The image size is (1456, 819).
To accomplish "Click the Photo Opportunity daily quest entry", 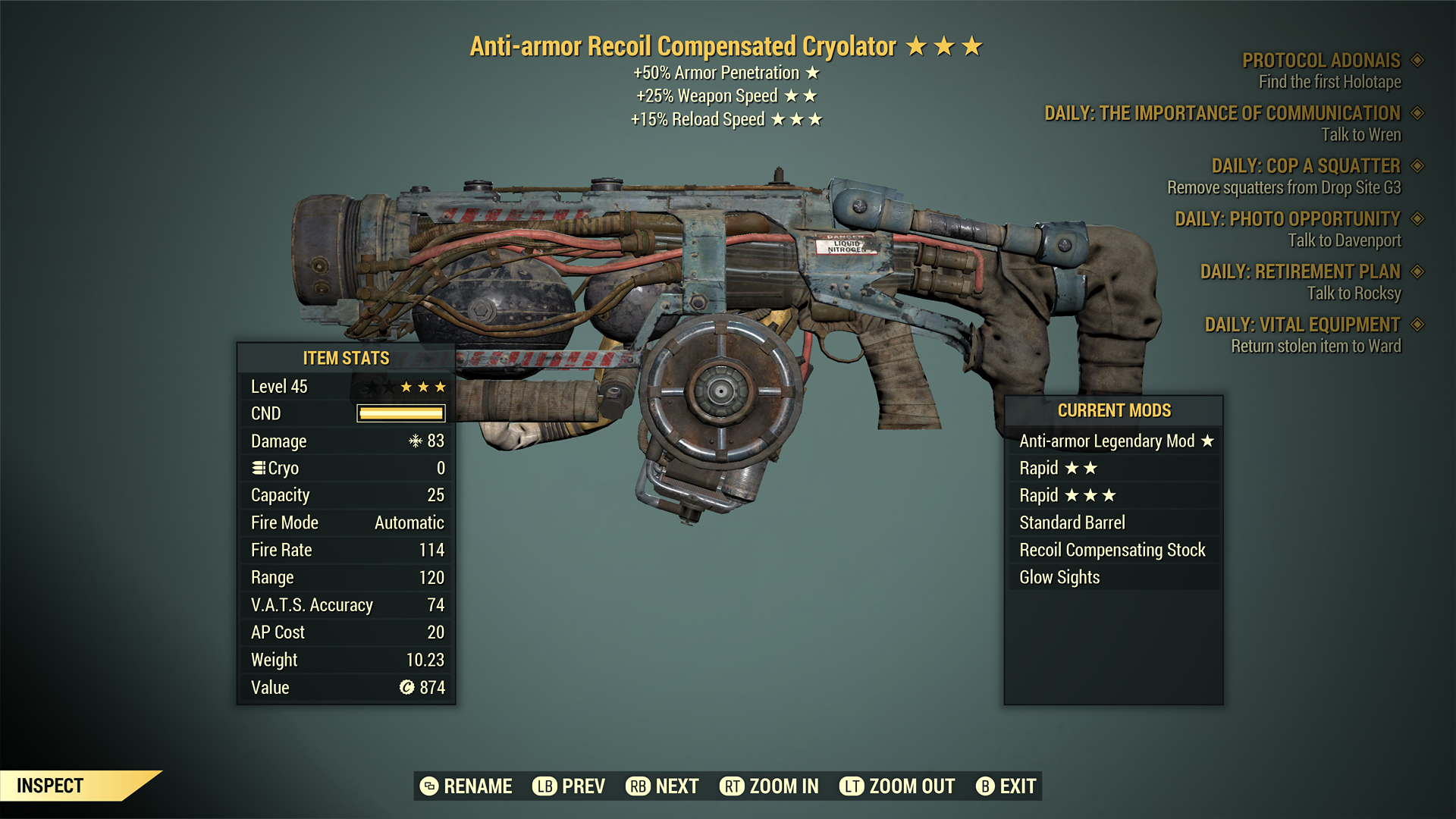I will coord(1287,219).
